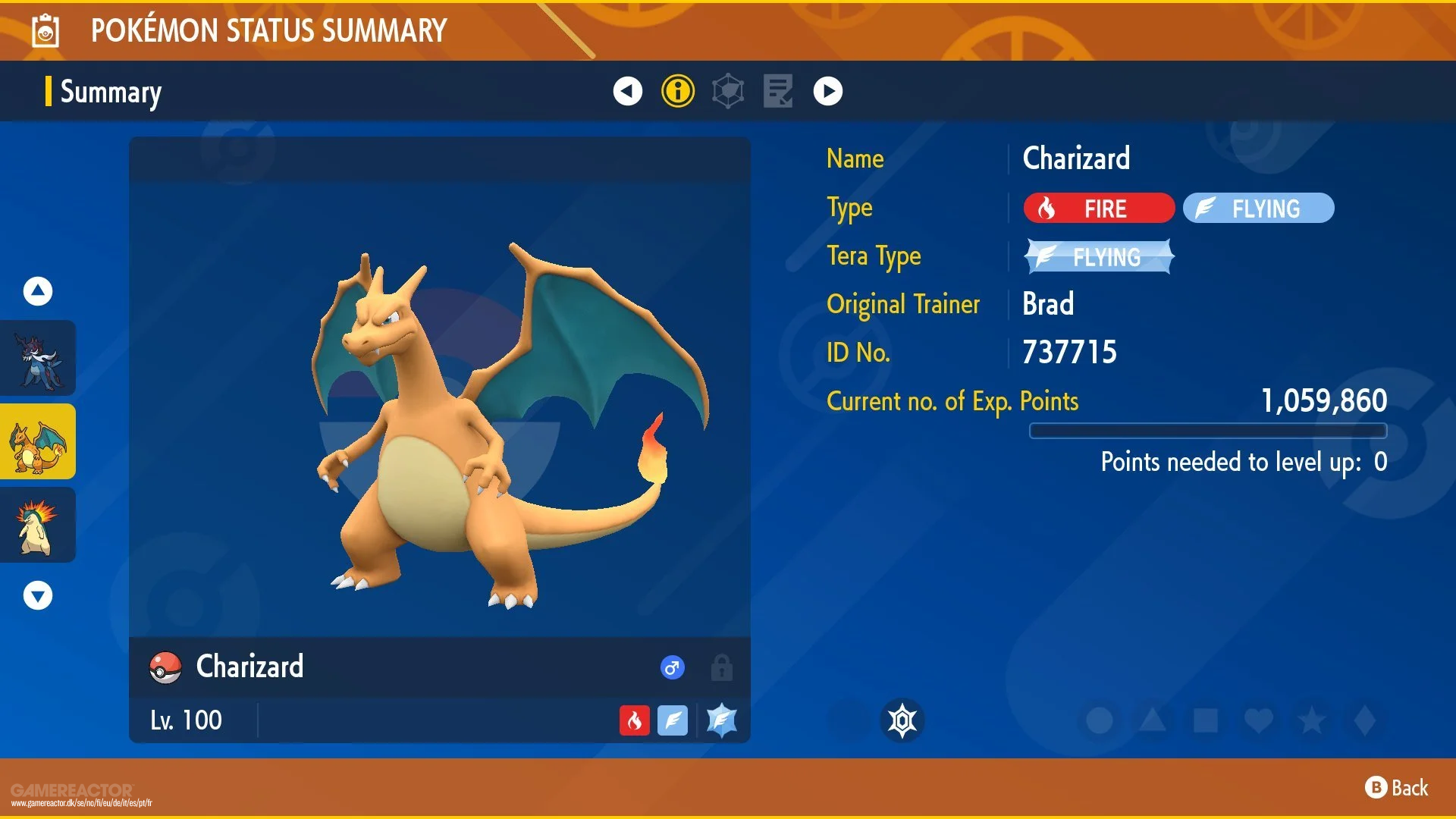Toggle the heart mark at bottom right
The width and height of the screenshot is (1456, 819).
pyautogui.click(x=1259, y=721)
